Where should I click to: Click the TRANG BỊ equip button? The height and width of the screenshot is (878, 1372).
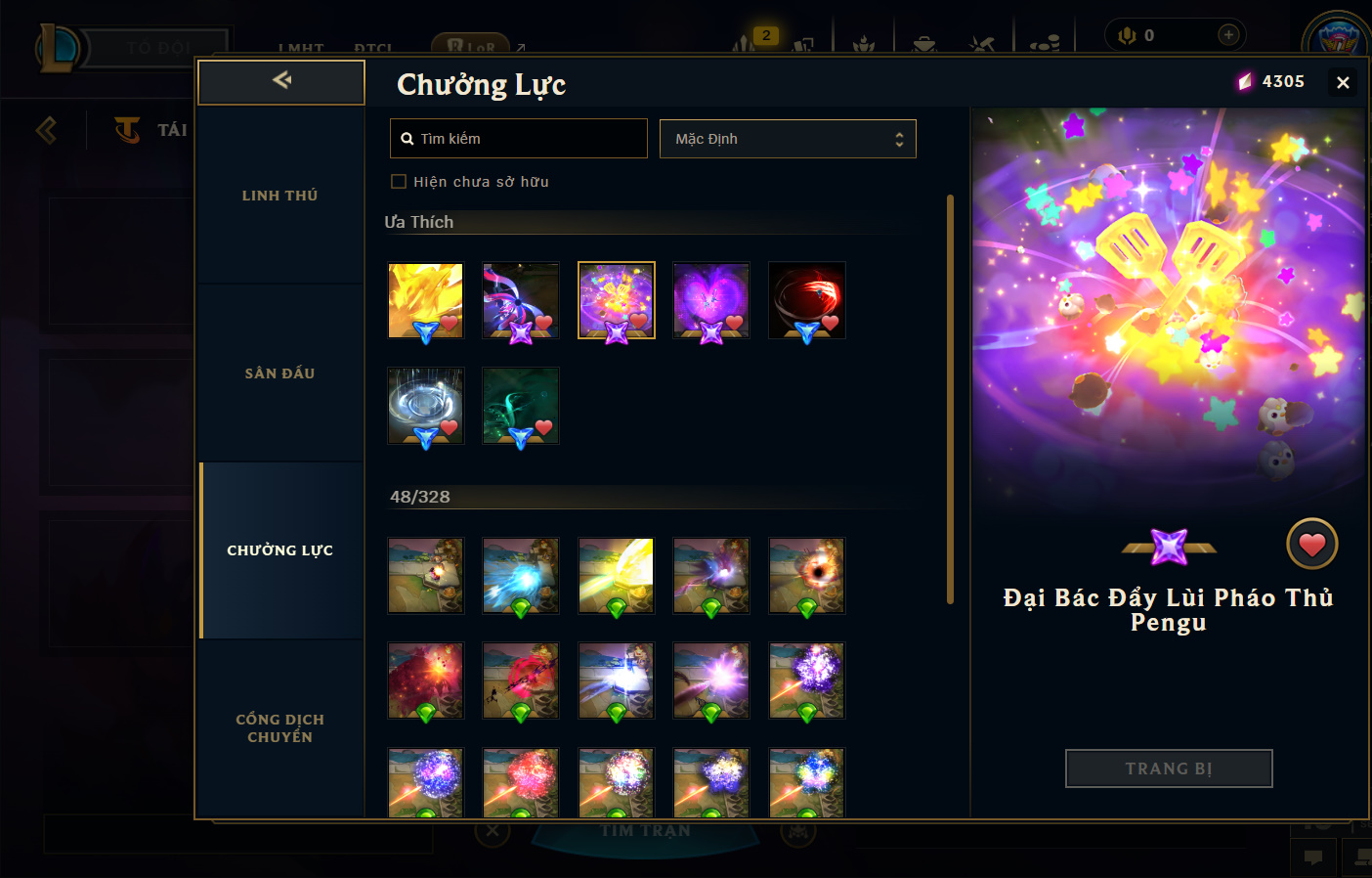(1169, 768)
